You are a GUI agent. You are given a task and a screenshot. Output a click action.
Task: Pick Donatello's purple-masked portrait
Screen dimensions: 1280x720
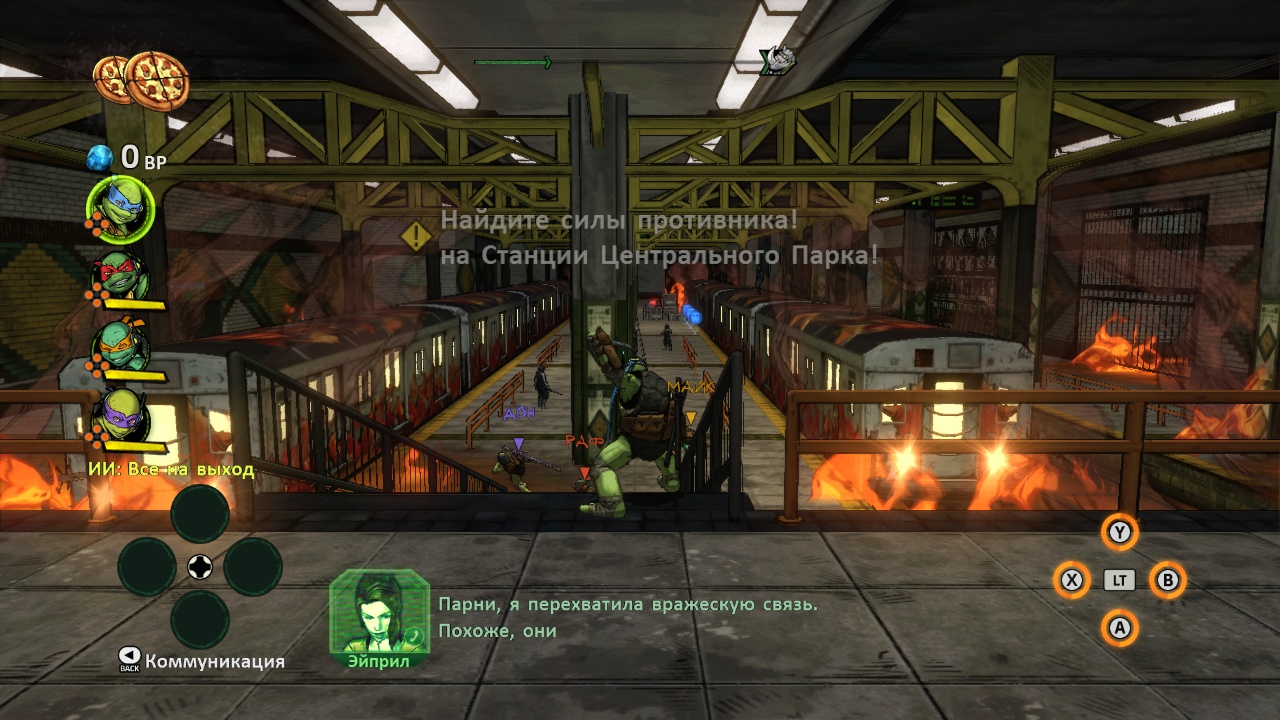pos(122,414)
